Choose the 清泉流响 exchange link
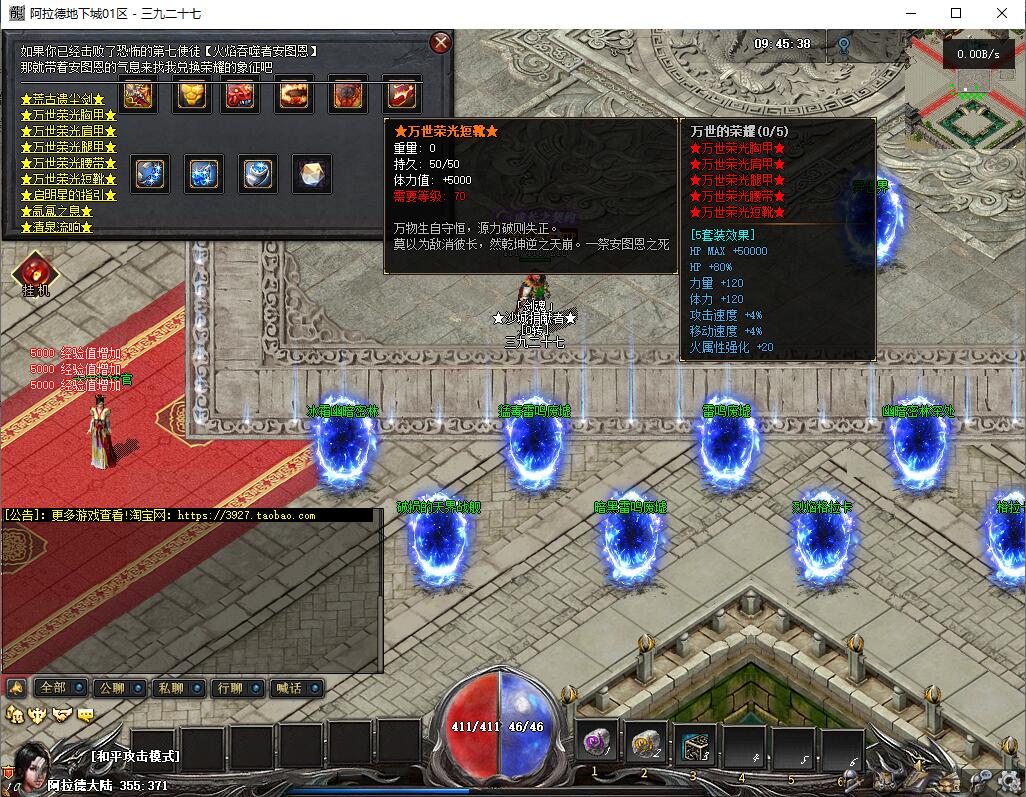 57,227
